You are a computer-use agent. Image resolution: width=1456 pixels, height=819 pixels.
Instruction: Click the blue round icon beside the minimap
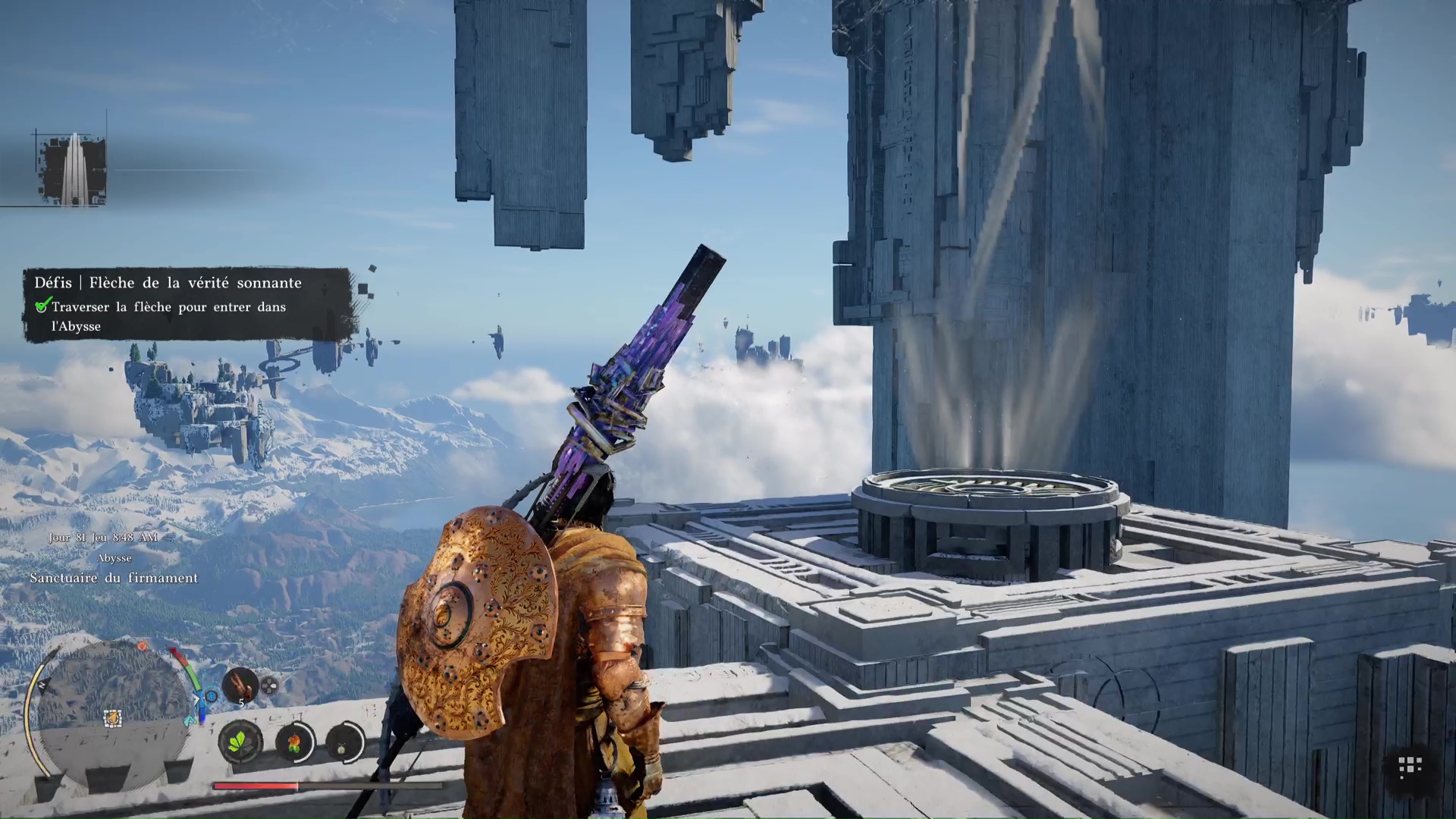[211, 696]
